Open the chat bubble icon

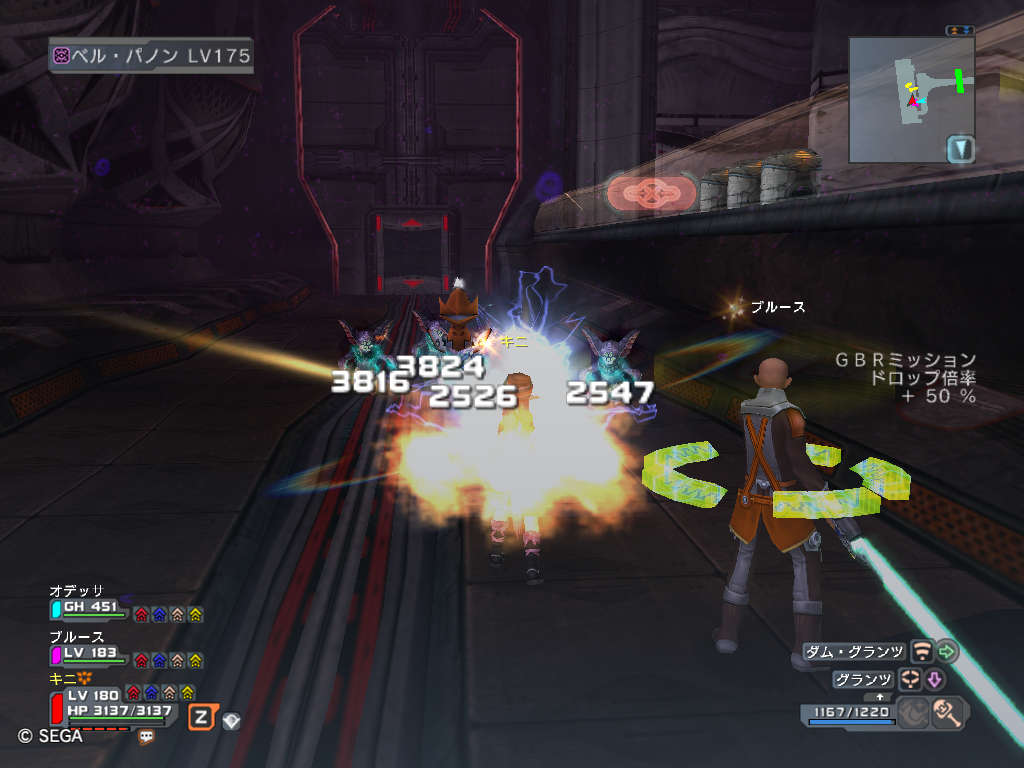146,737
